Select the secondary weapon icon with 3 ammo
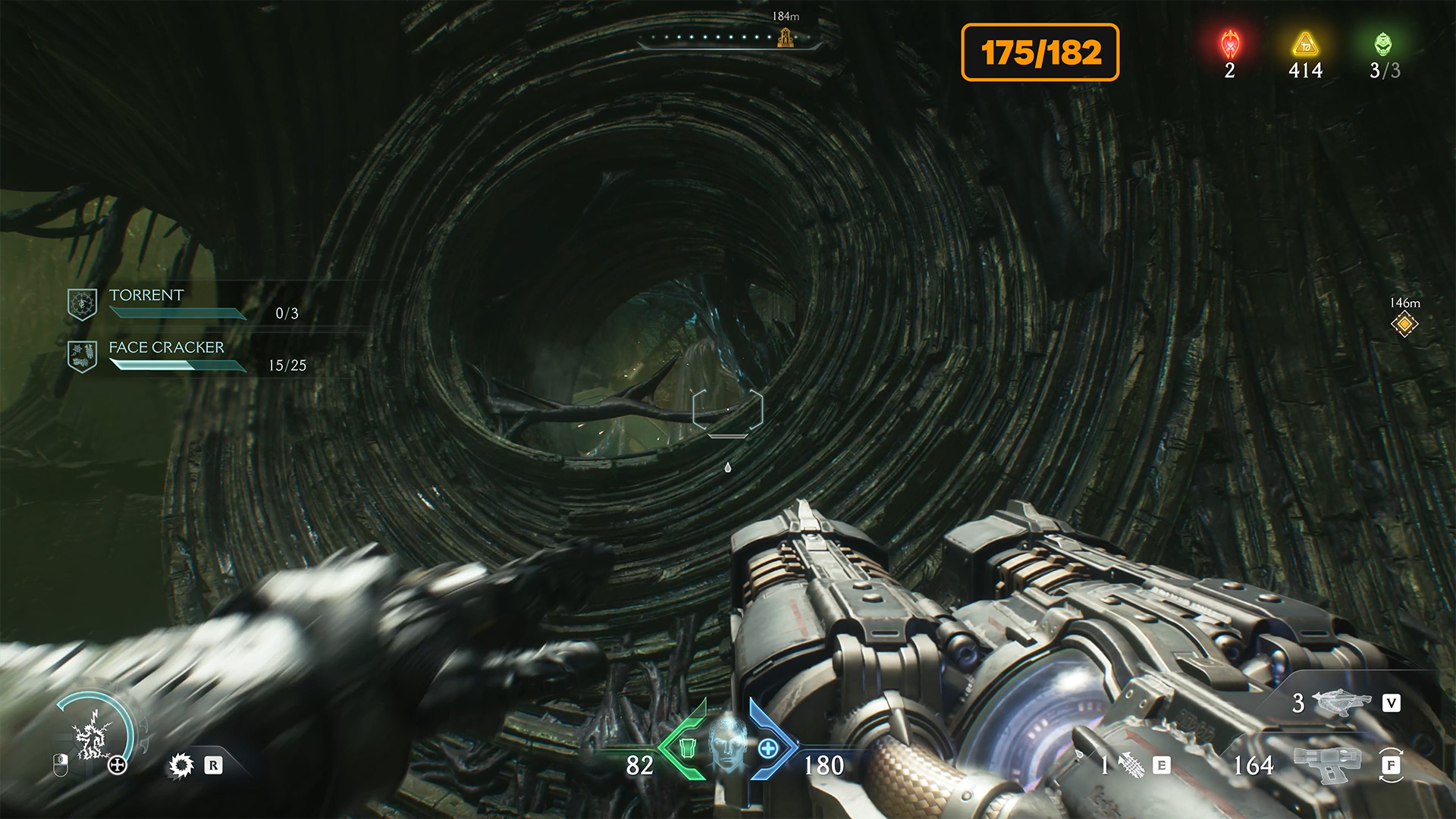The image size is (1456, 819). (x=1341, y=702)
